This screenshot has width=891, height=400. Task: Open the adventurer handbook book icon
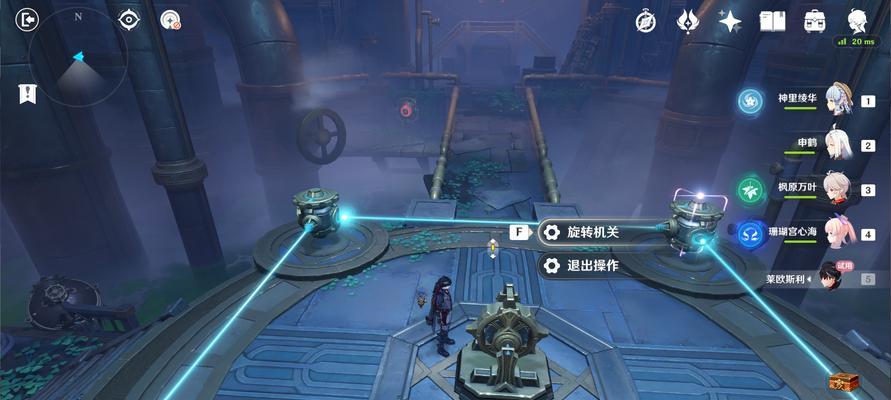pos(772,20)
